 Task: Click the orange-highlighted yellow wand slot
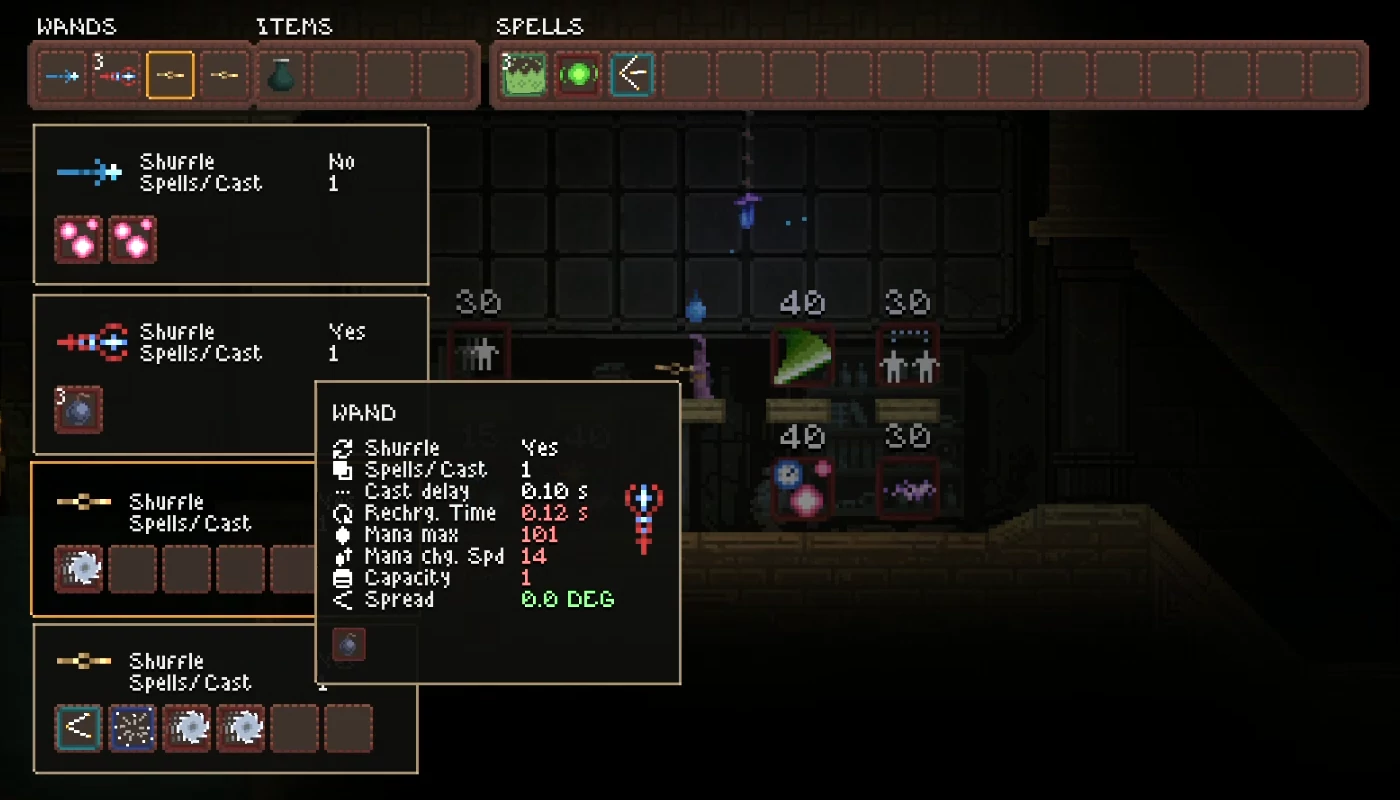(170, 75)
